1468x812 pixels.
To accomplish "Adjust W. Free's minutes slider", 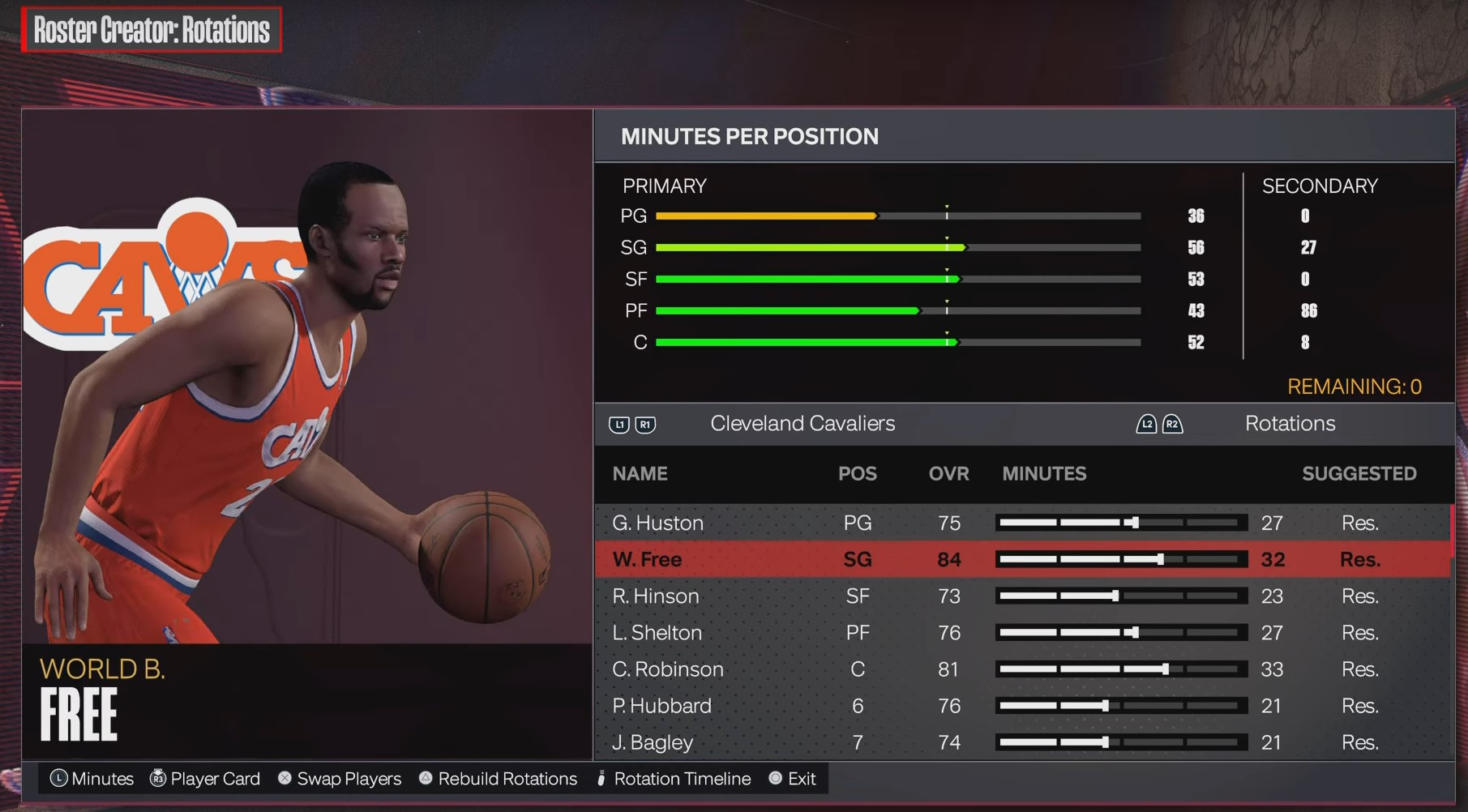I will (x=1121, y=559).
